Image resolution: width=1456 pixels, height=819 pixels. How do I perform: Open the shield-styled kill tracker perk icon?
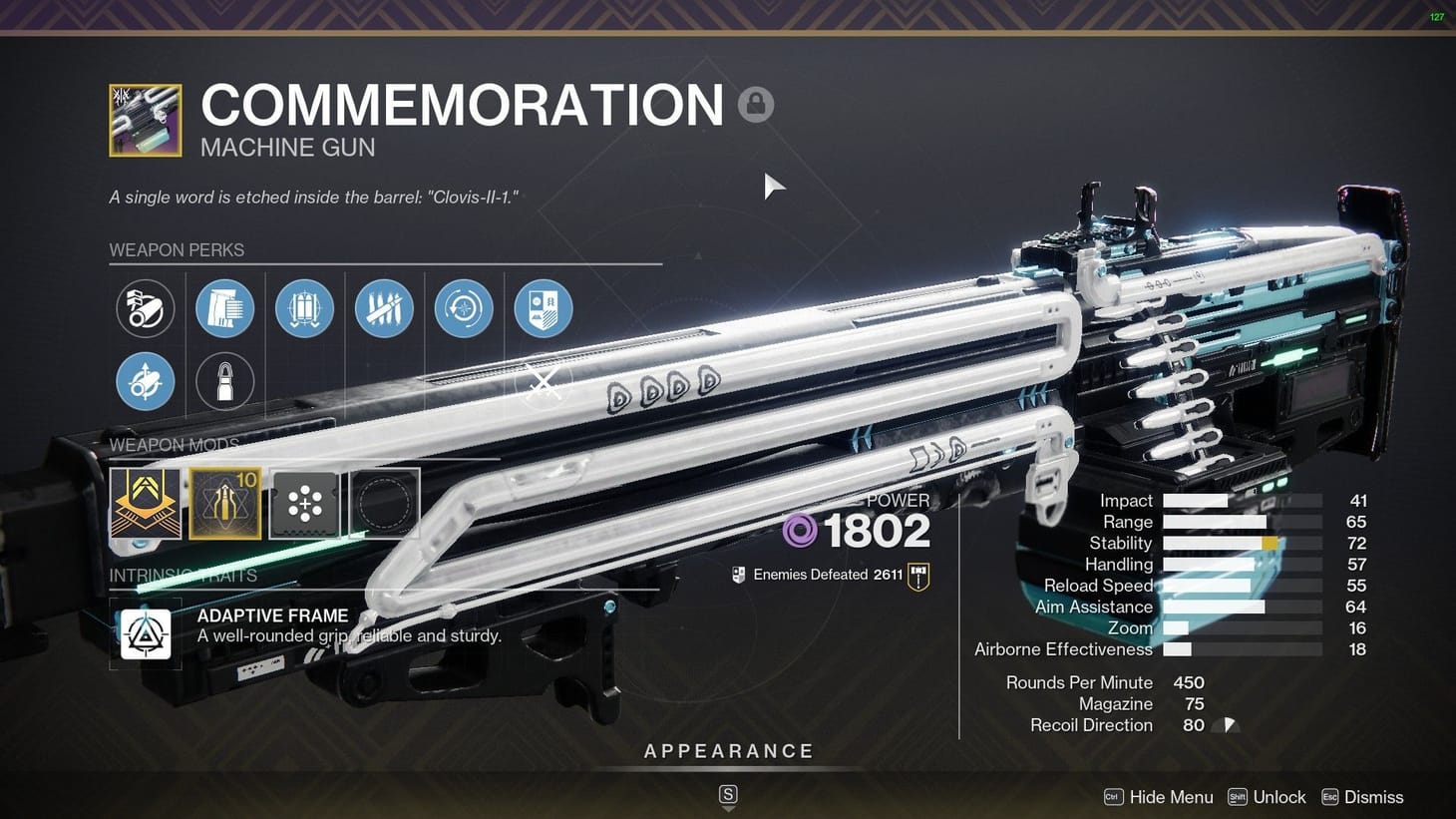click(544, 308)
